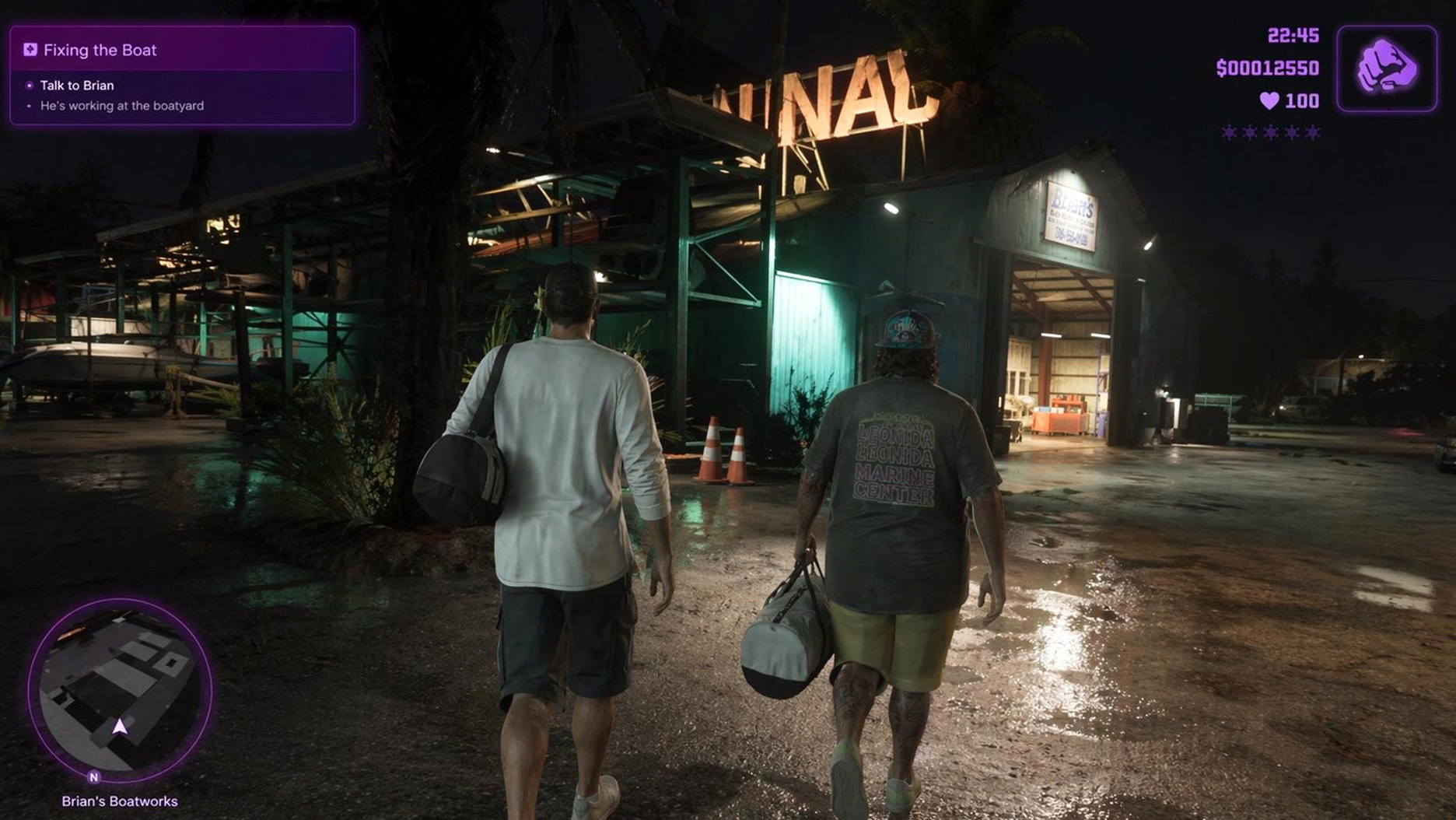
Task: Click the fist weapon icon
Action: click(x=1387, y=68)
